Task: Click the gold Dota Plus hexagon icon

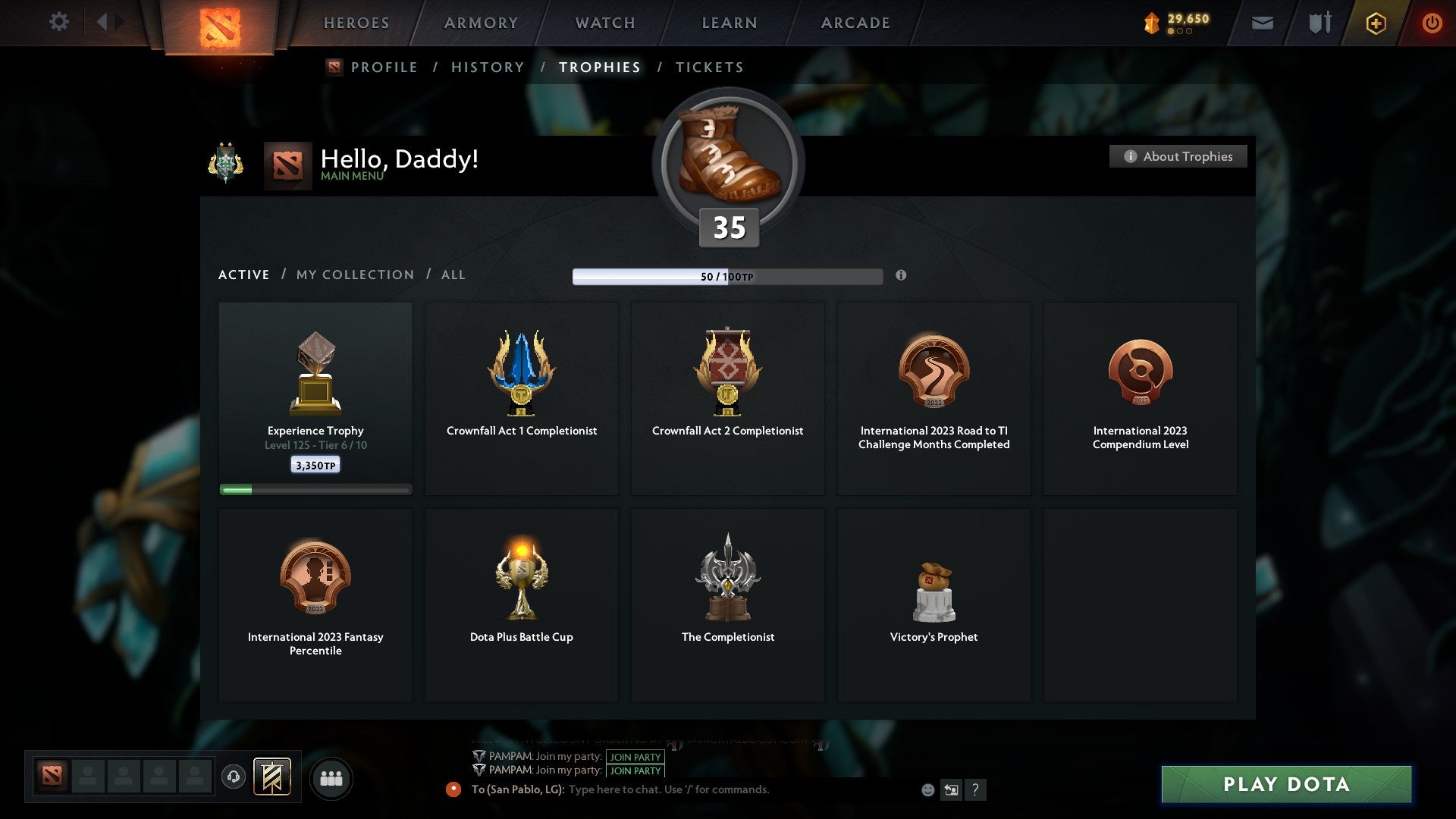Action: 1375,23
